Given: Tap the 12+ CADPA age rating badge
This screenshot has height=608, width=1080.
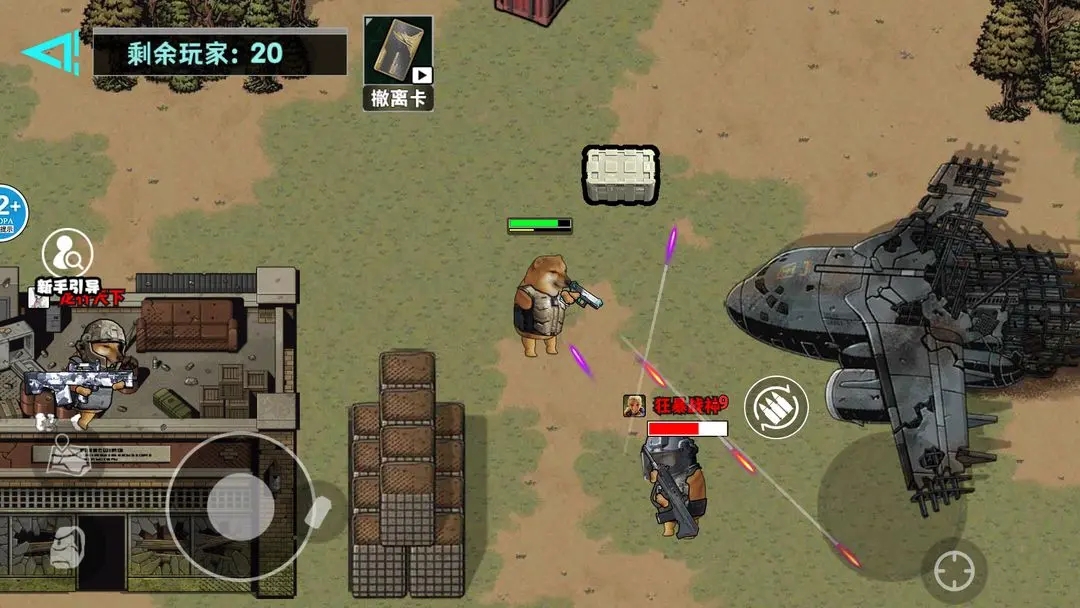Looking at the screenshot, I should (x=10, y=212).
